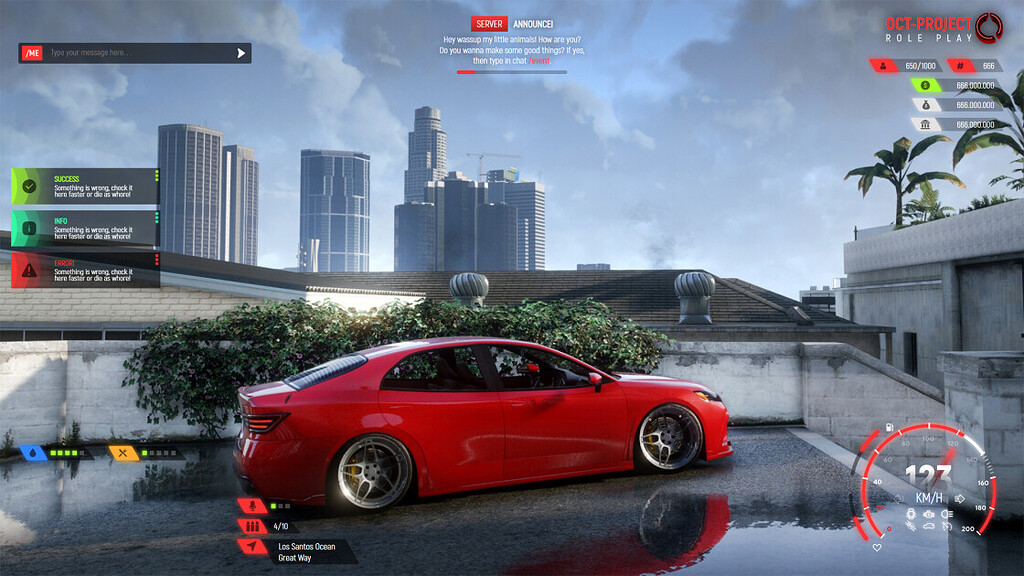1024x576 pixels.
Task: Send the chat message with the arrow button
Action: pos(241,53)
